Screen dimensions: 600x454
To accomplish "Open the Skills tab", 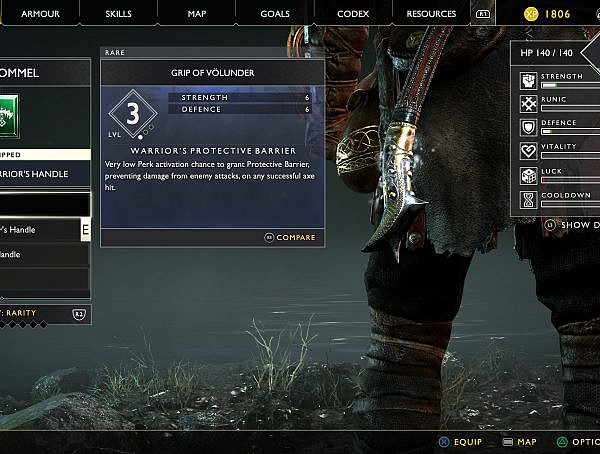I will tap(119, 14).
